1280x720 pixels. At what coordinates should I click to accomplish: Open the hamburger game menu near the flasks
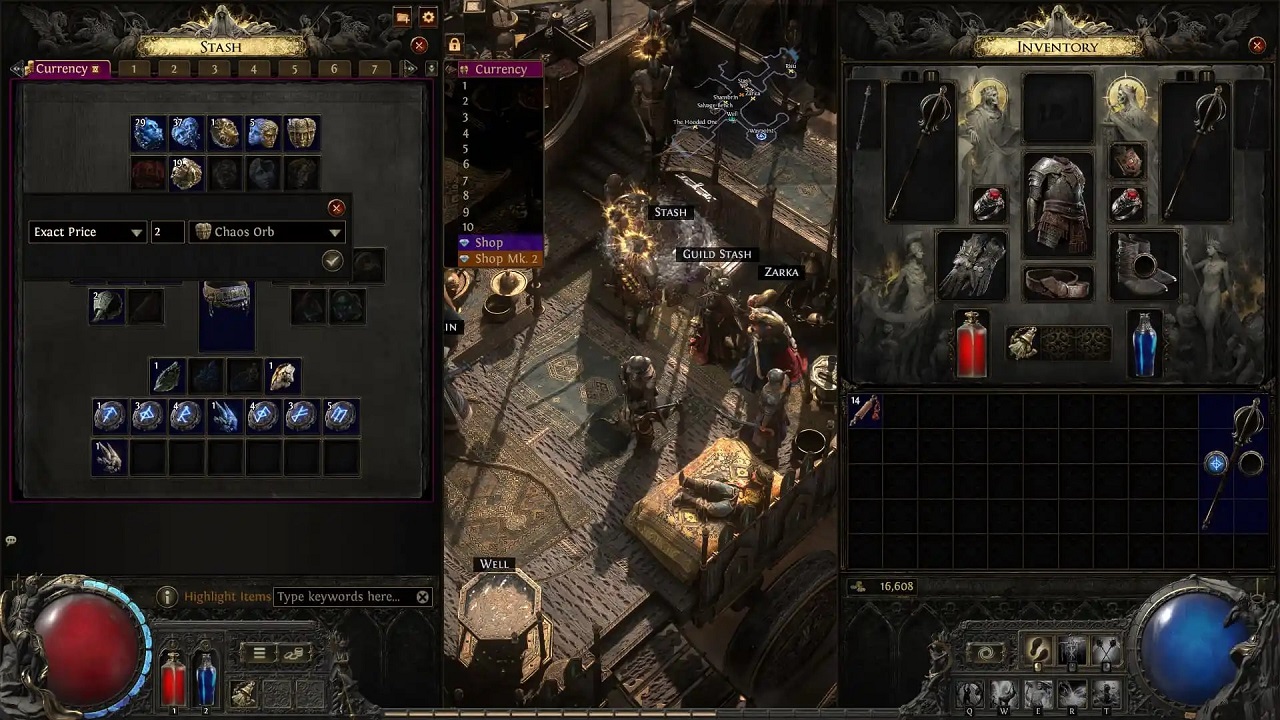(258, 652)
